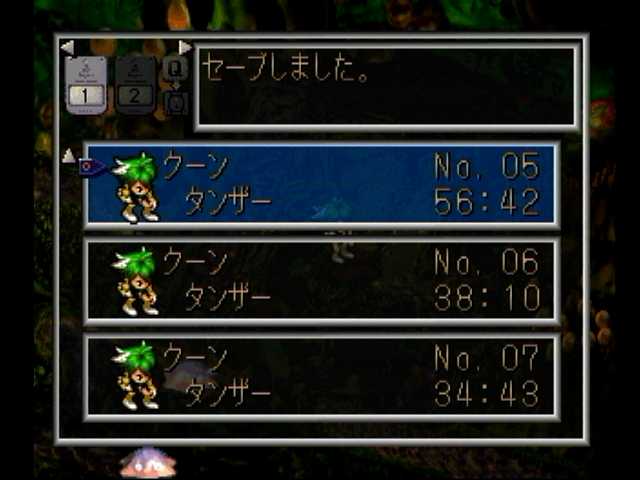The height and width of the screenshot is (480, 640).
Task: Select memory card 1 icon
Action: tap(86, 84)
